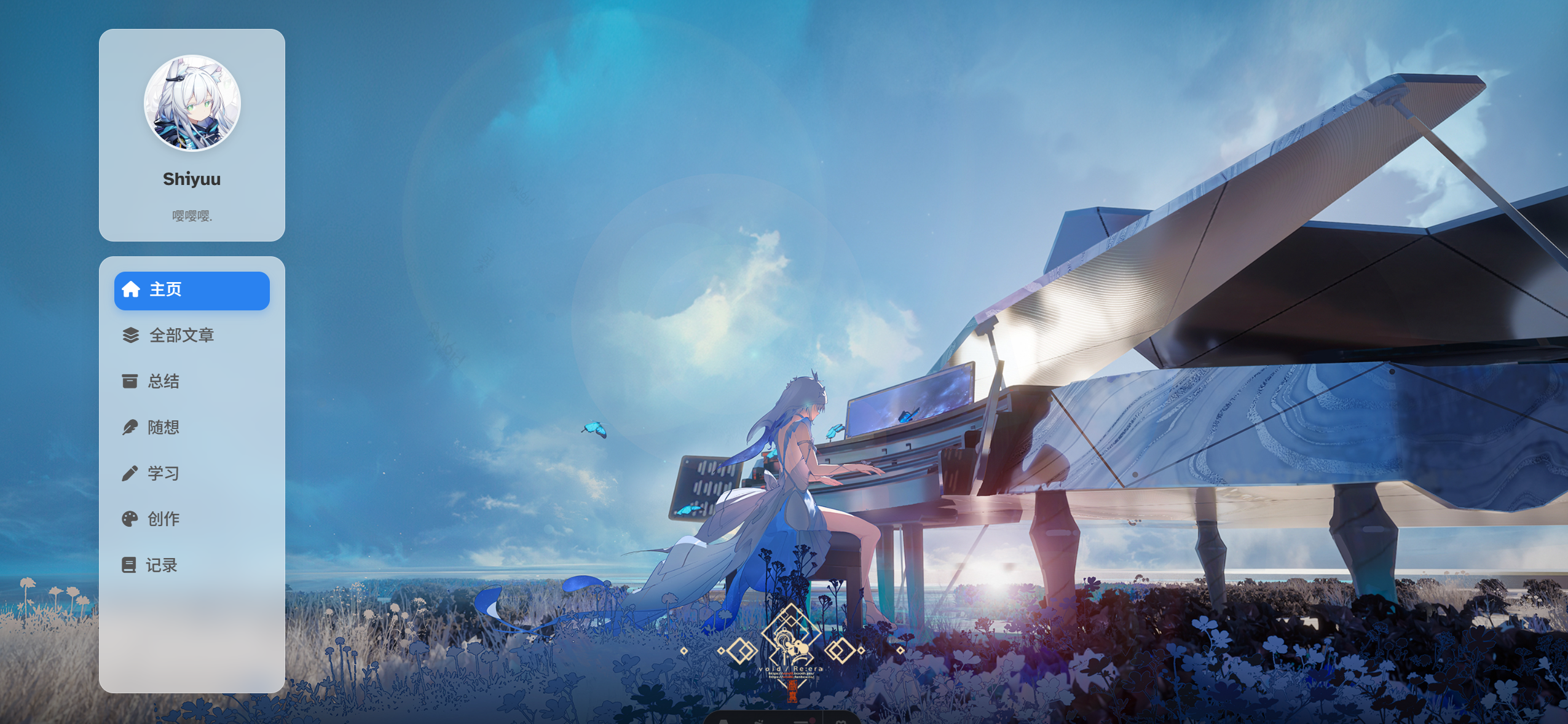The height and width of the screenshot is (724, 1568).
Task: Open the 创作 category
Action: [163, 519]
